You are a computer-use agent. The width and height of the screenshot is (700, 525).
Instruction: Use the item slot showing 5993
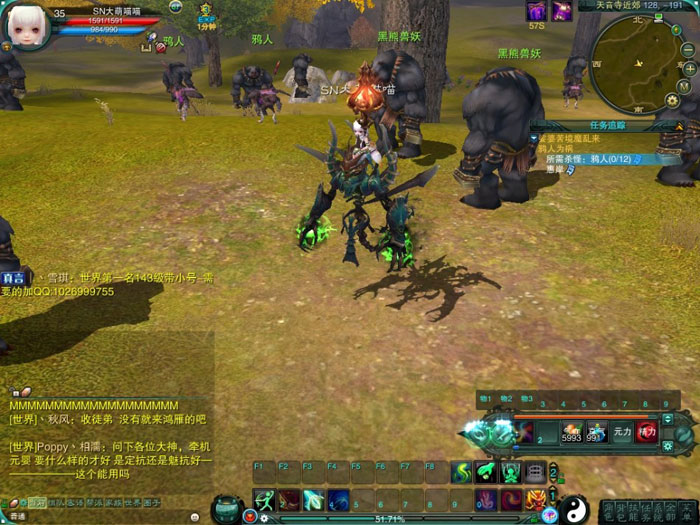point(571,432)
